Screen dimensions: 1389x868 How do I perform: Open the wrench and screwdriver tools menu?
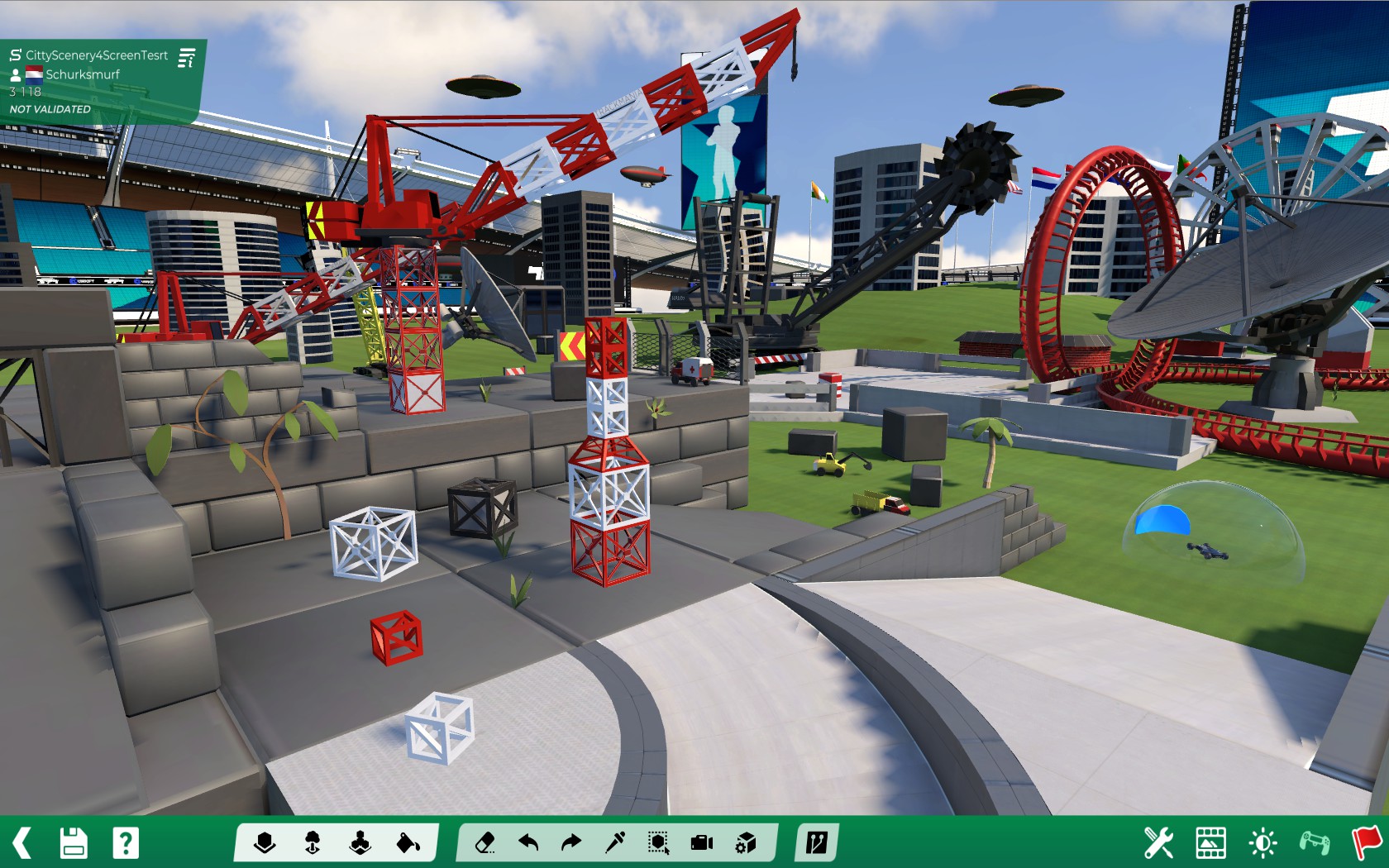[1158, 843]
